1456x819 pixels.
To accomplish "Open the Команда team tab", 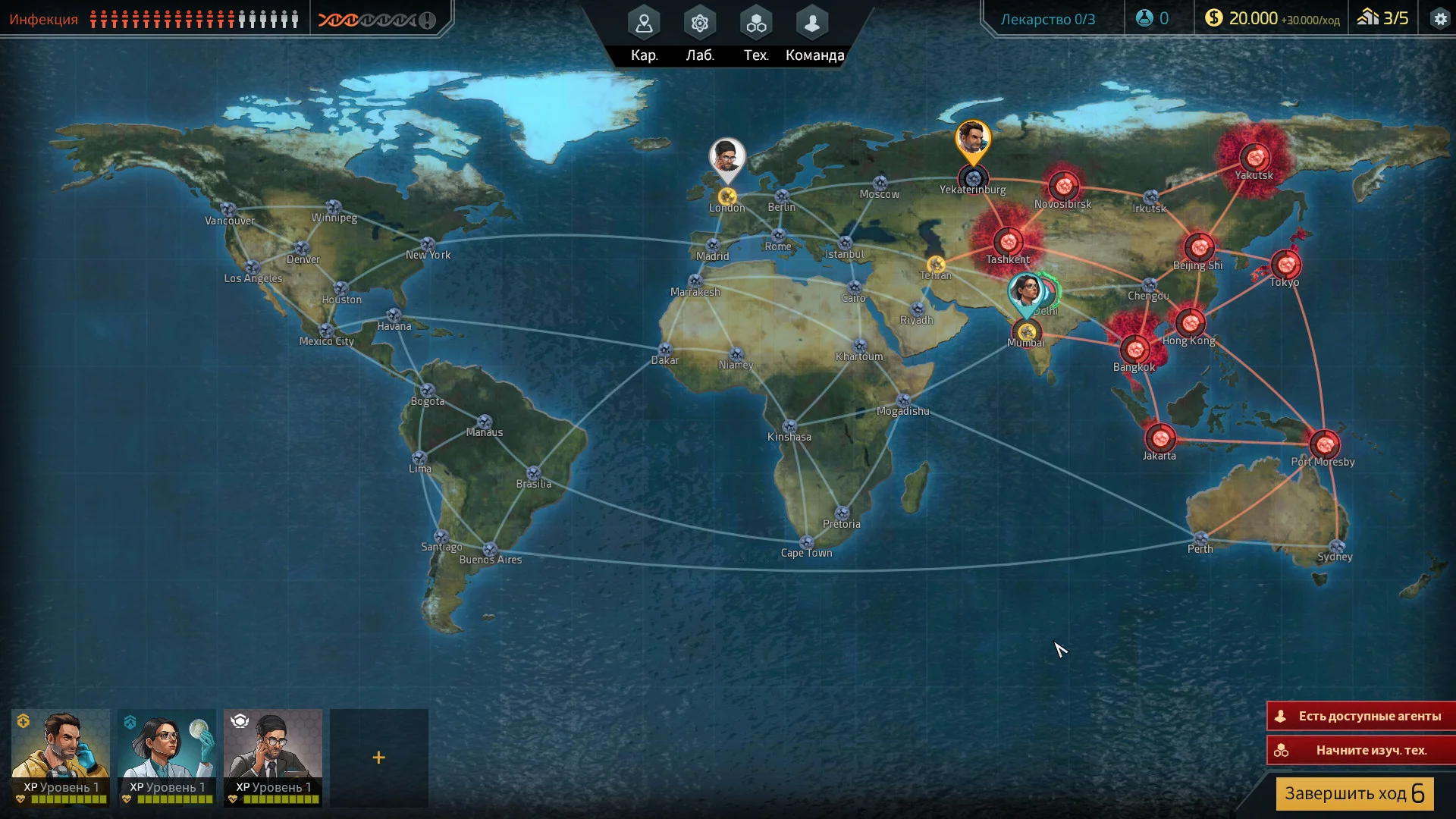I will 813,33.
